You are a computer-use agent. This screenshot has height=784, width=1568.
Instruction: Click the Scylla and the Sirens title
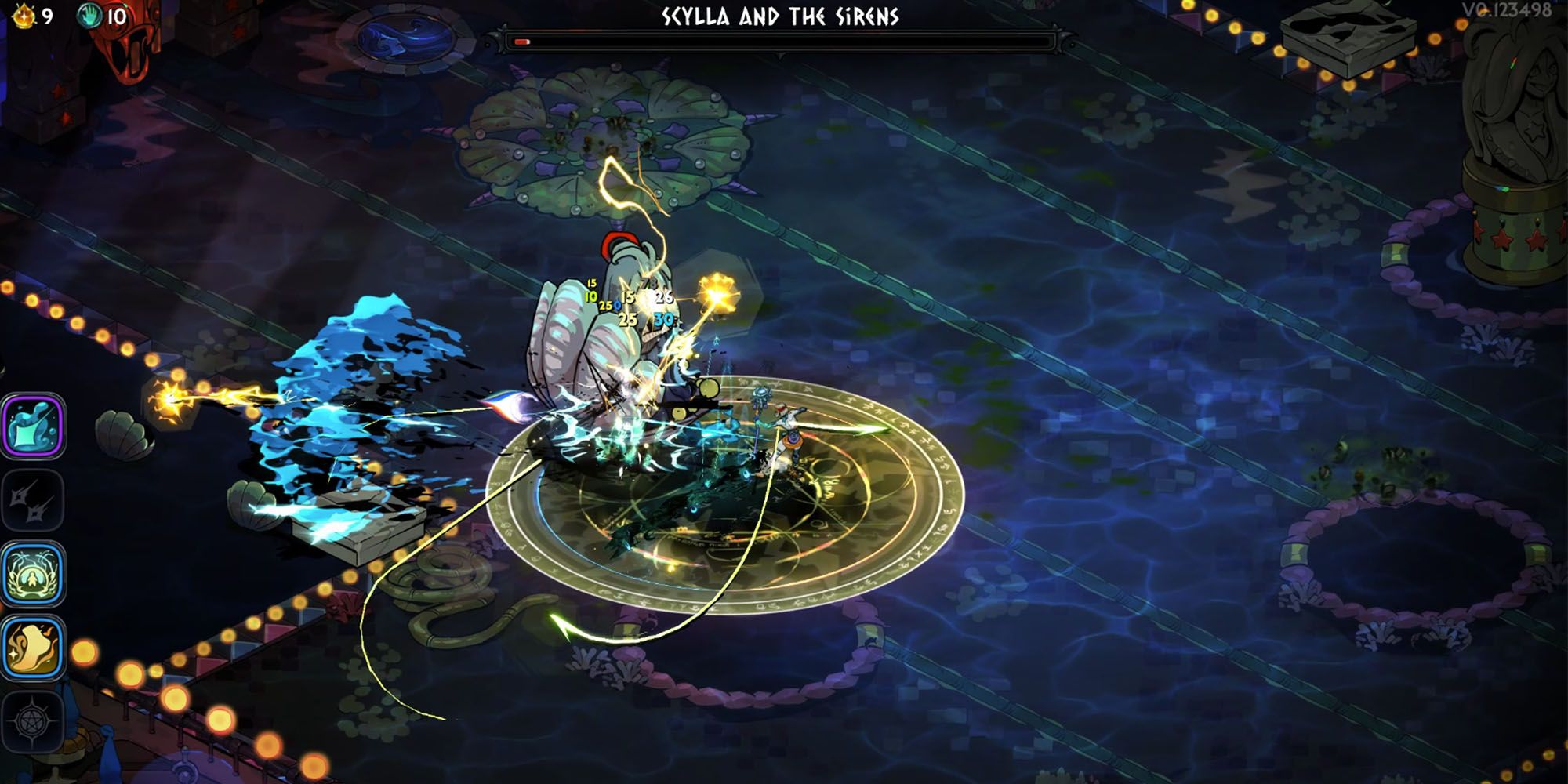pyautogui.click(x=784, y=13)
